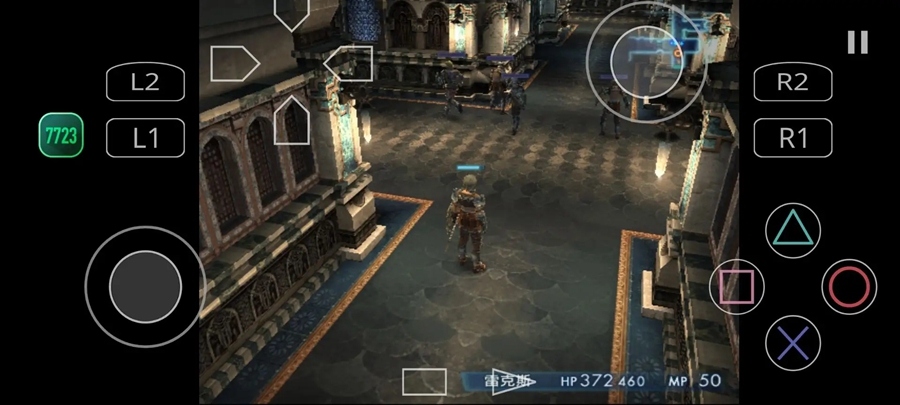Image resolution: width=900 pixels, height=405 pixels.
Task: Open the green 7723 badge
Action: [x=60, y=135]
